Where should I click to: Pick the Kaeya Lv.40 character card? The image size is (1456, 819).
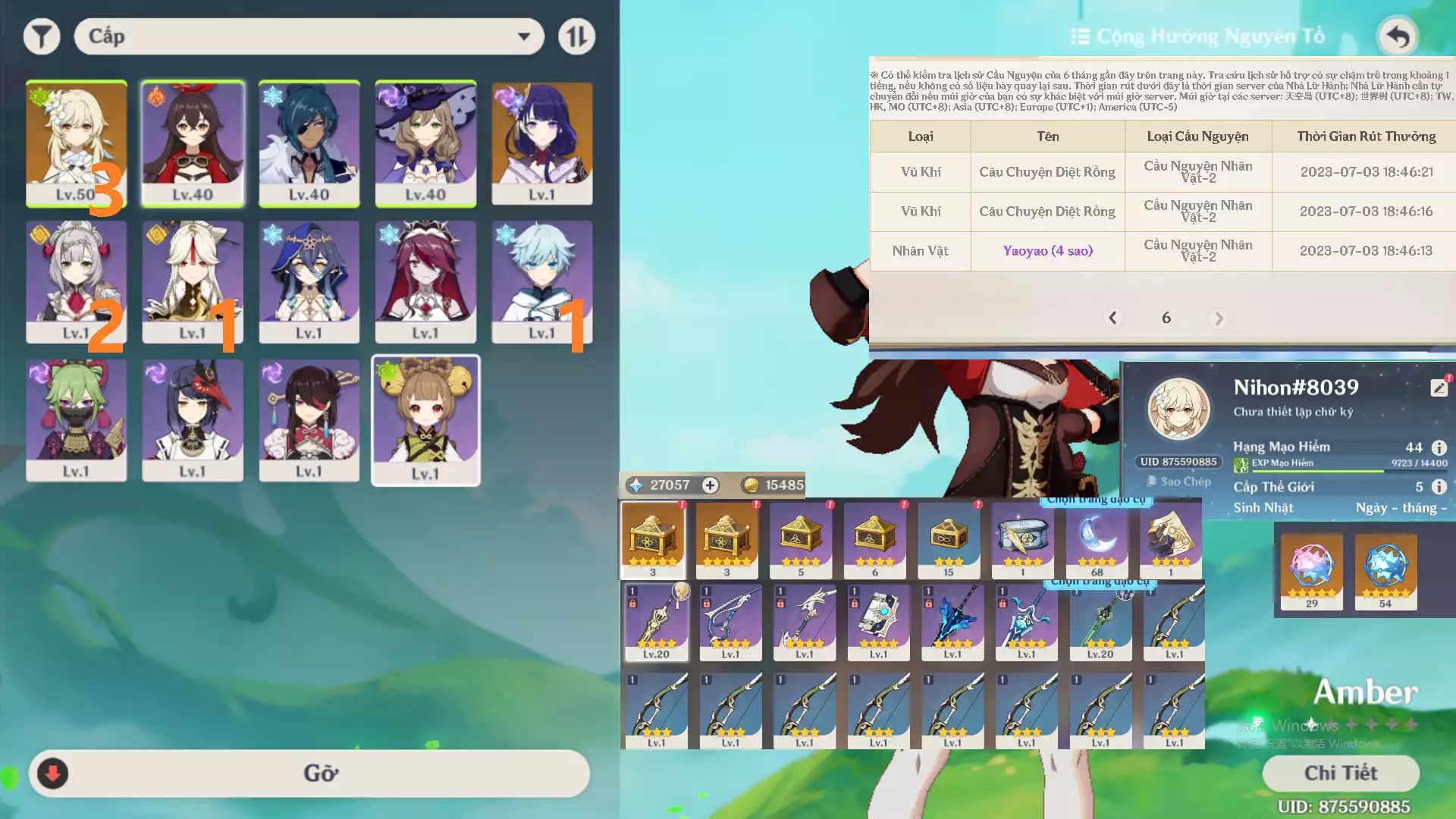[x=309, y=143]
